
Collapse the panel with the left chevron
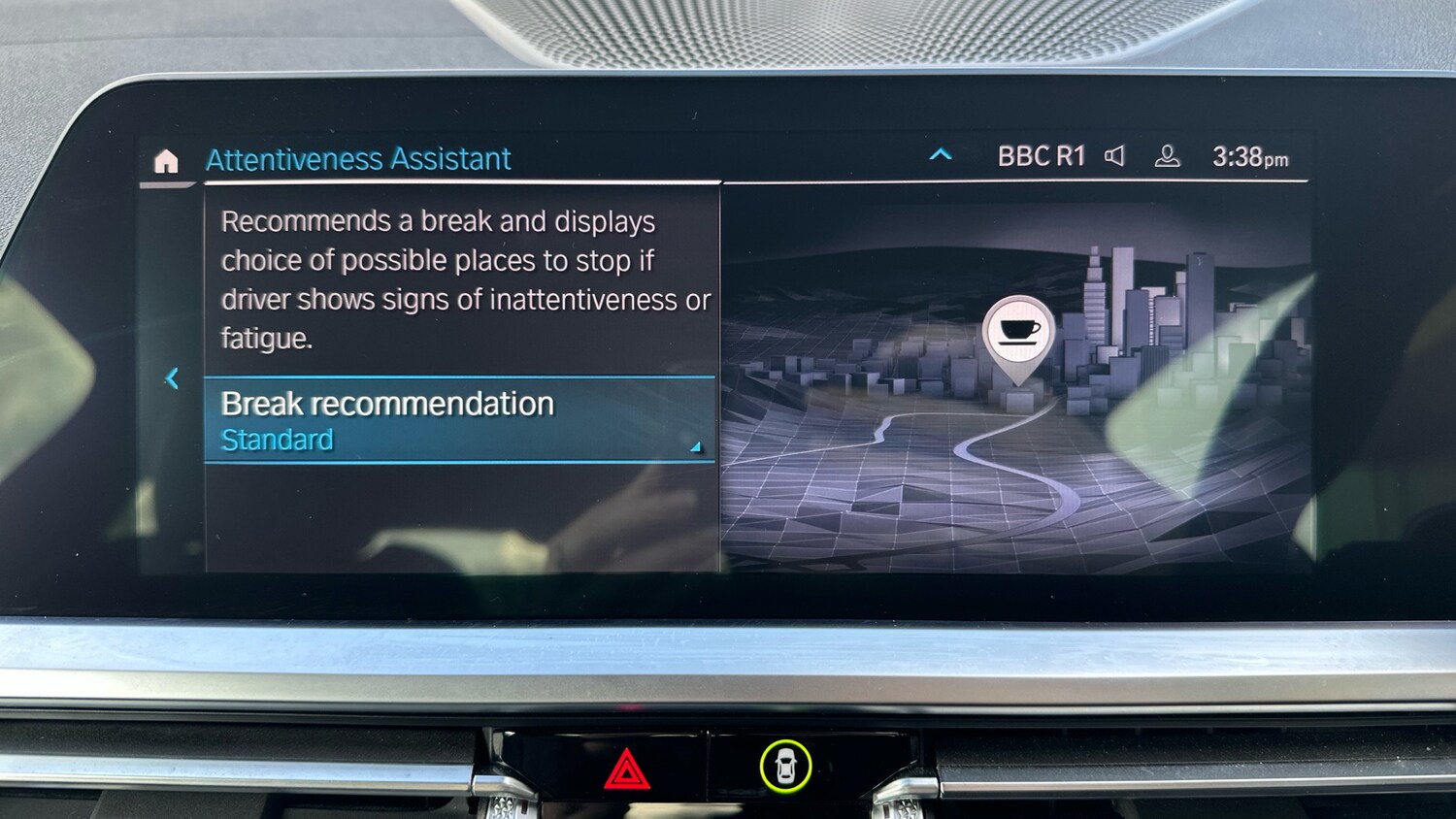point(172,378)
